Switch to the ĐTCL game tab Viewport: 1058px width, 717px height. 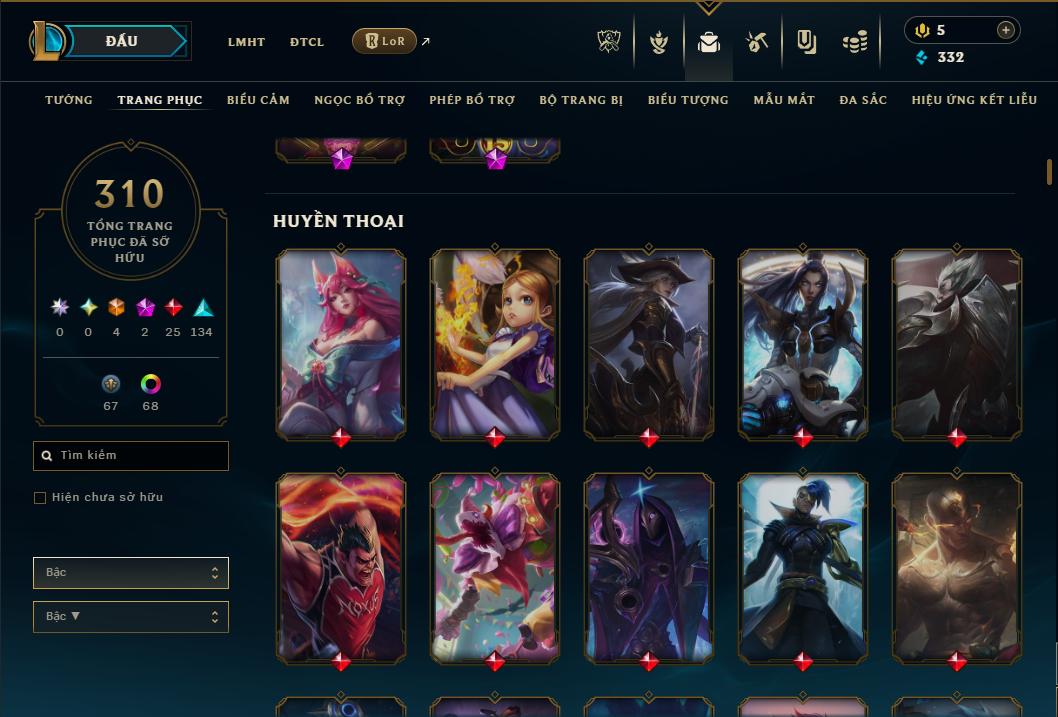[307, 42]
